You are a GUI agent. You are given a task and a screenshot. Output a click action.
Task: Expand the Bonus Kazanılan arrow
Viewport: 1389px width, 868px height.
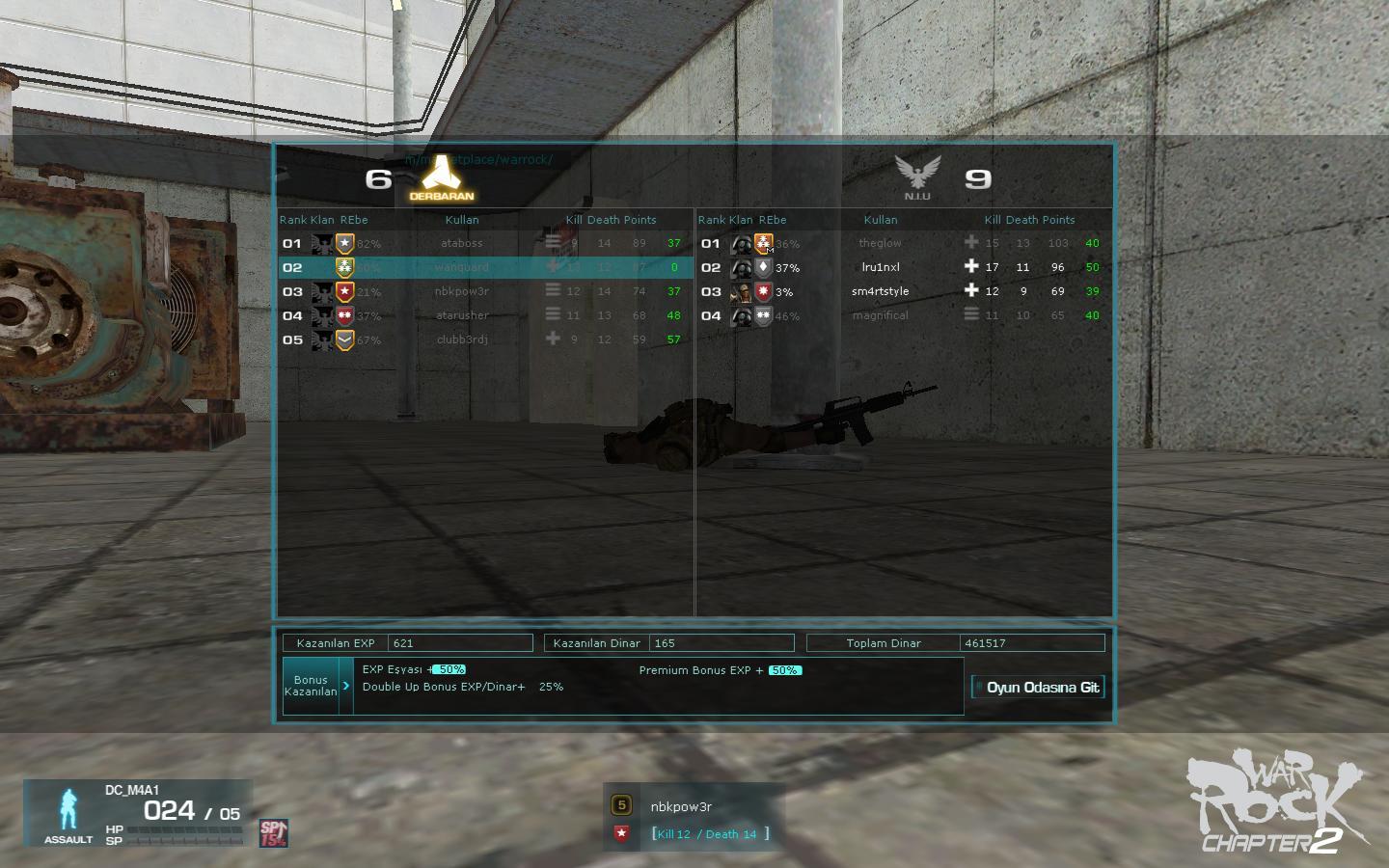[x=346, y=686]
